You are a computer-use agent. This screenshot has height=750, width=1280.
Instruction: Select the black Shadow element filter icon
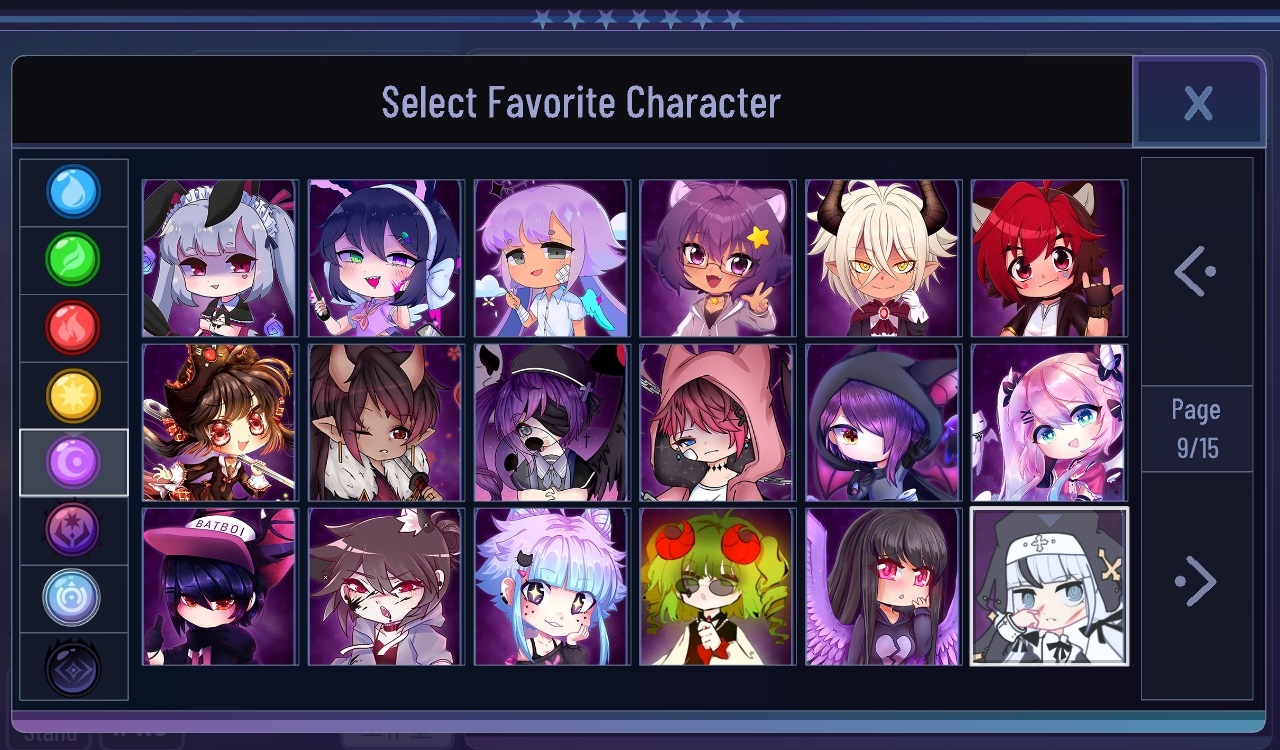pyautogui.click(x=73, y=667)
